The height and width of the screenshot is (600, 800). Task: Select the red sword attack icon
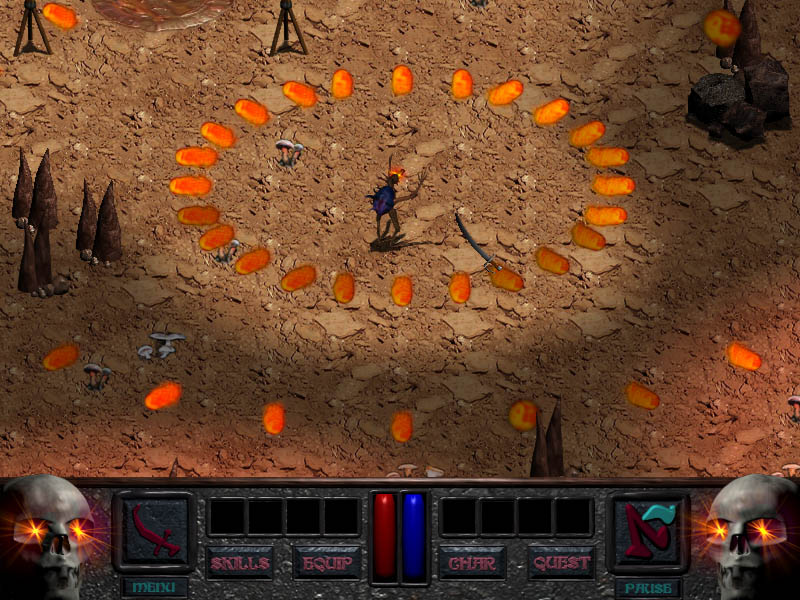coord(154,530)
